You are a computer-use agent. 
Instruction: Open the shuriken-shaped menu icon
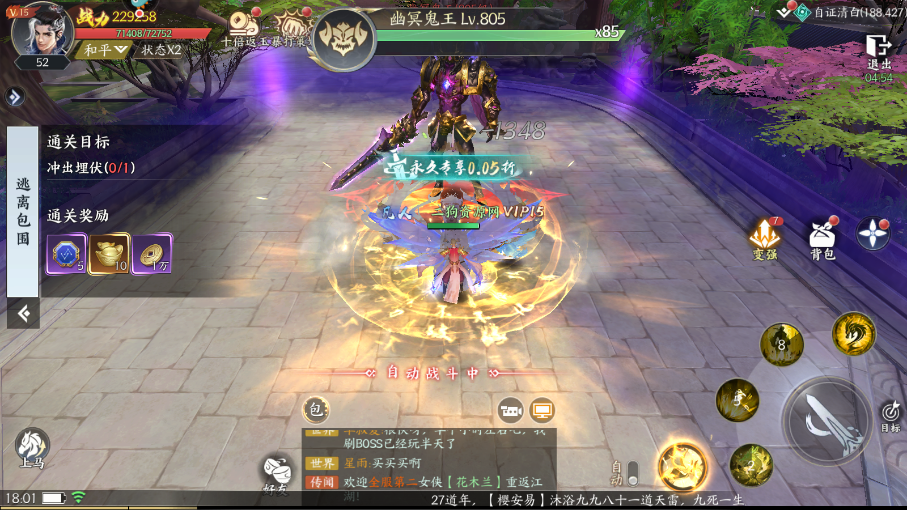[x=873, y=235]
